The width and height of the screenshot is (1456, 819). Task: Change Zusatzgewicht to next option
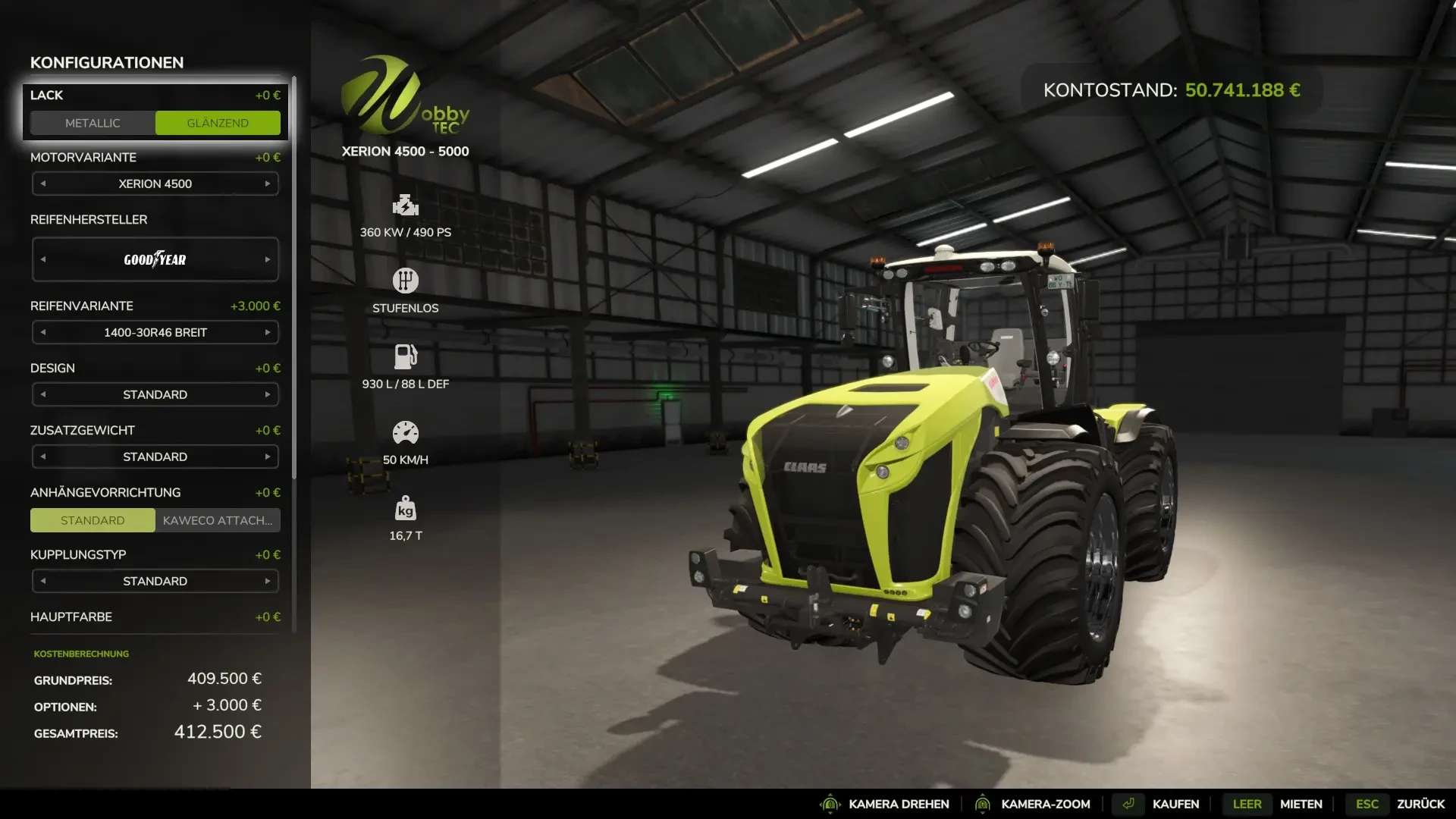(268, 457)
